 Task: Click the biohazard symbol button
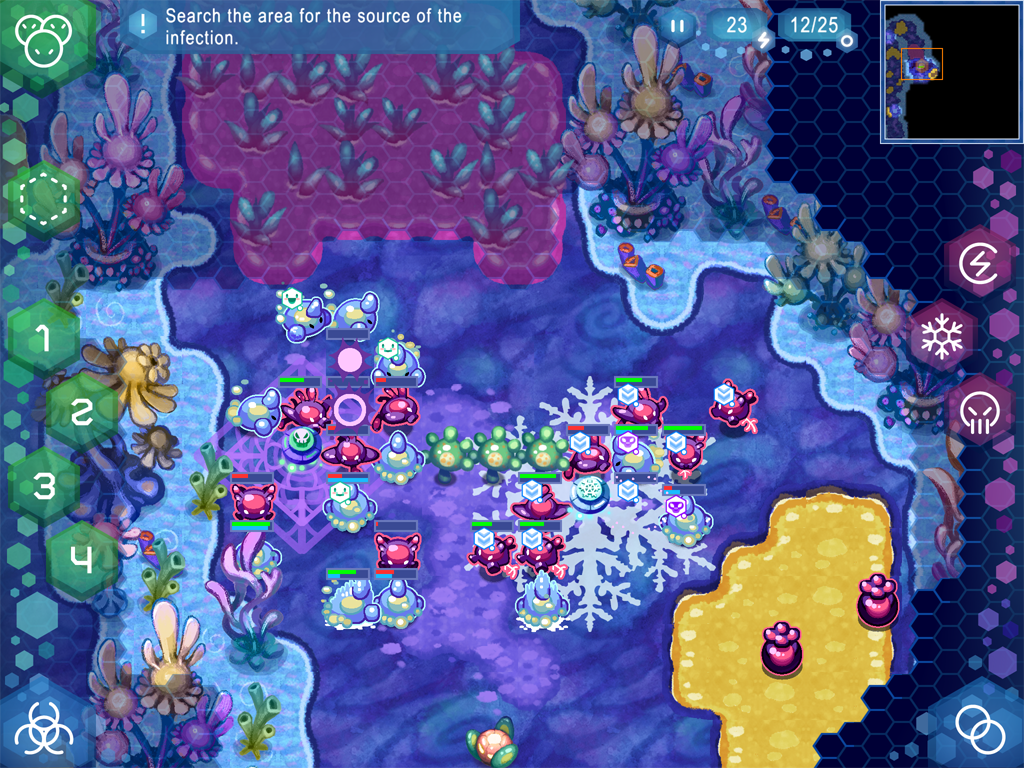(x=42, y=728)
